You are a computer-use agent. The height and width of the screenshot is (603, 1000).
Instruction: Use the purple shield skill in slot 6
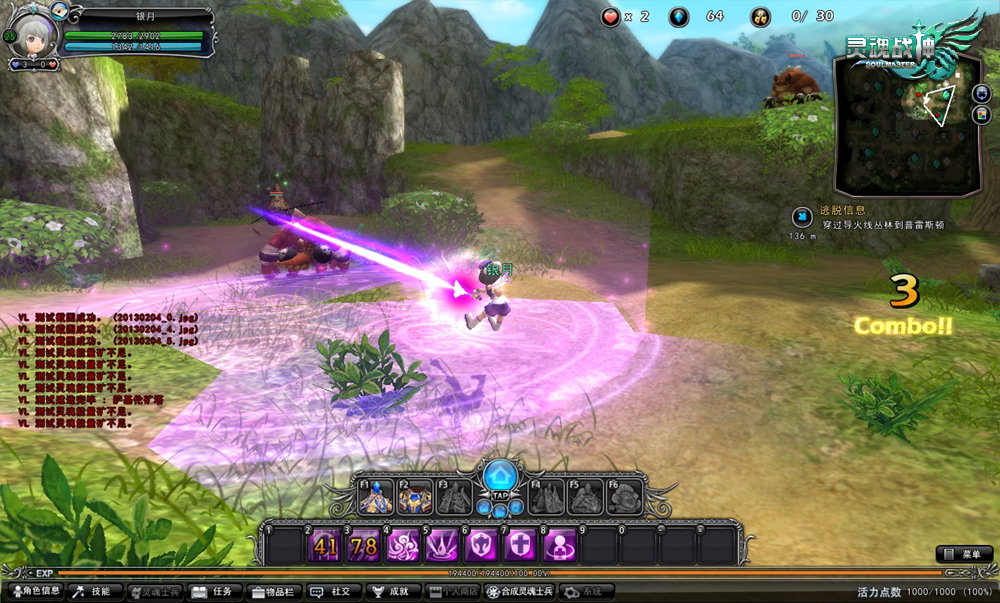(480, 546)
